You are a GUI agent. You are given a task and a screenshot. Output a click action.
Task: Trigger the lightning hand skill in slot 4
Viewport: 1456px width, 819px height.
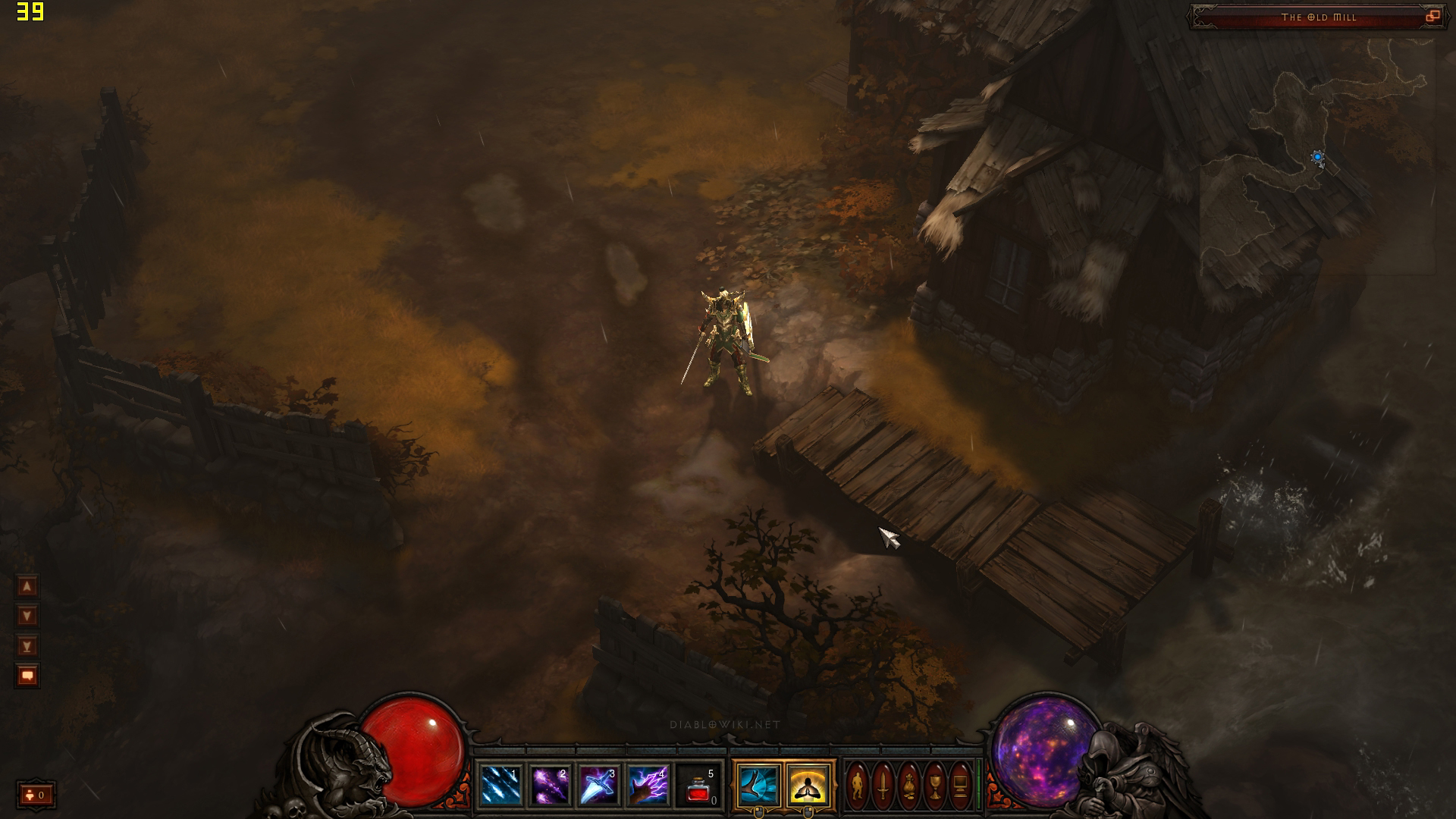pos(648,786)
